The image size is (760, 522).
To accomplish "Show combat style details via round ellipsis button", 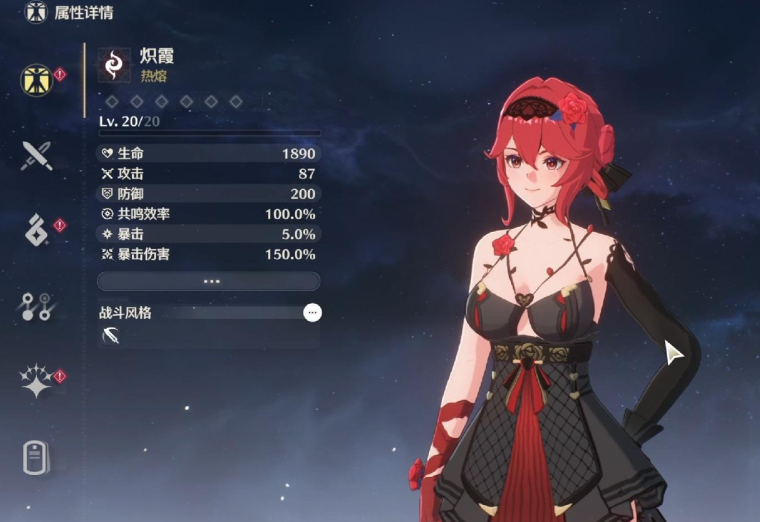I will point(313,313).
